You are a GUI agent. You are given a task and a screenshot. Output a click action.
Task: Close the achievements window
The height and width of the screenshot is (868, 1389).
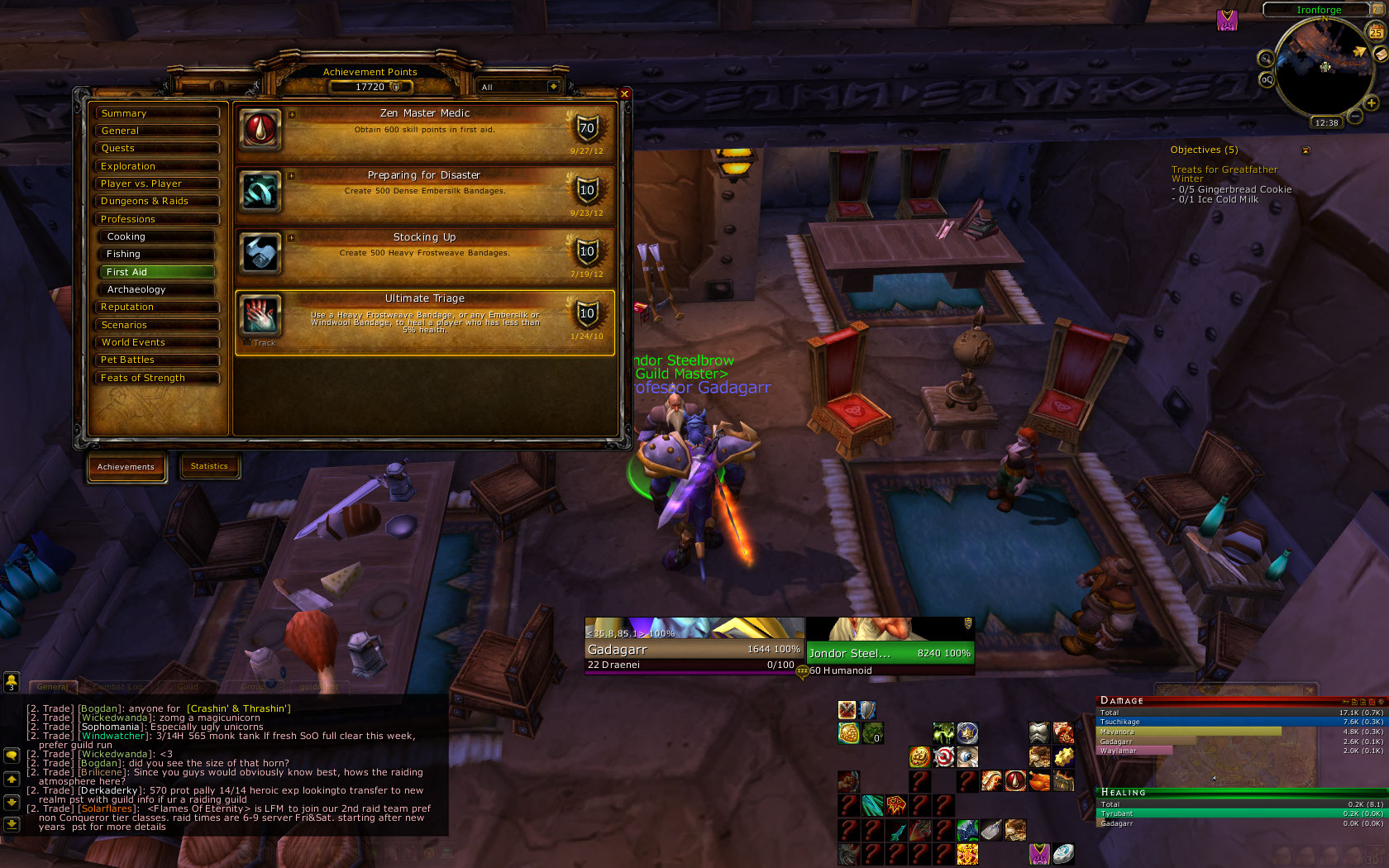624,94
